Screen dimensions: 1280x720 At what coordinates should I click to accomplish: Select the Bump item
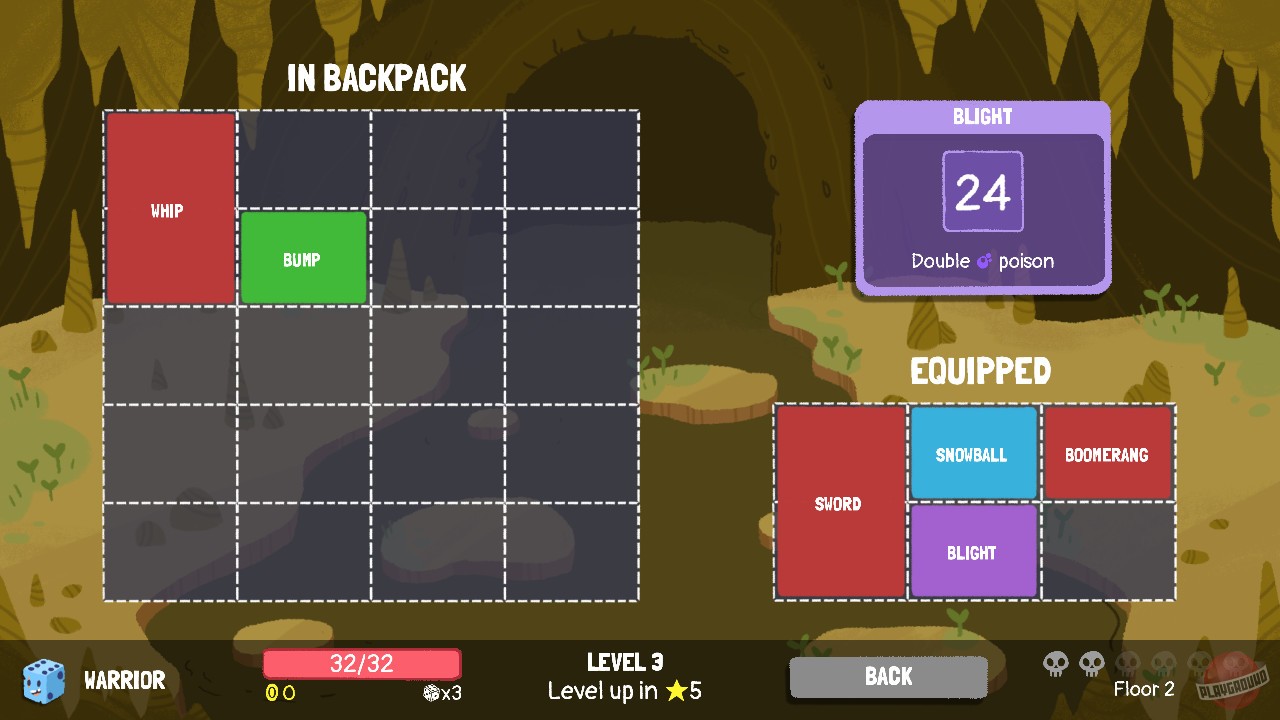point(303,257)
